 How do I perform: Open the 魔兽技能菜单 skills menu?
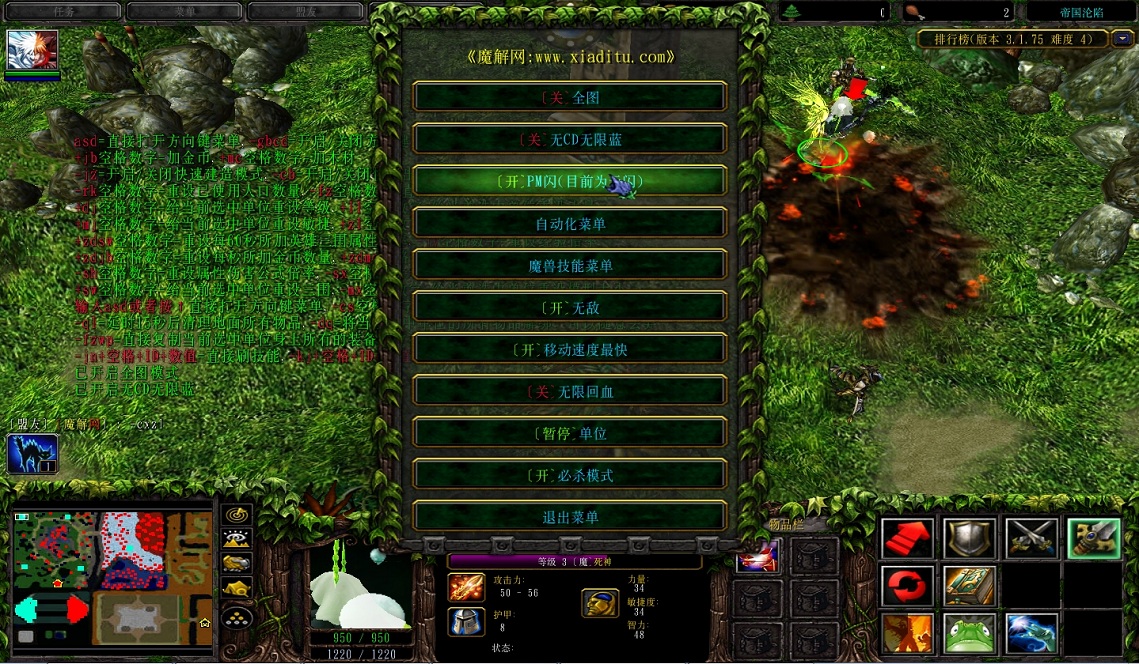(570, 265)
